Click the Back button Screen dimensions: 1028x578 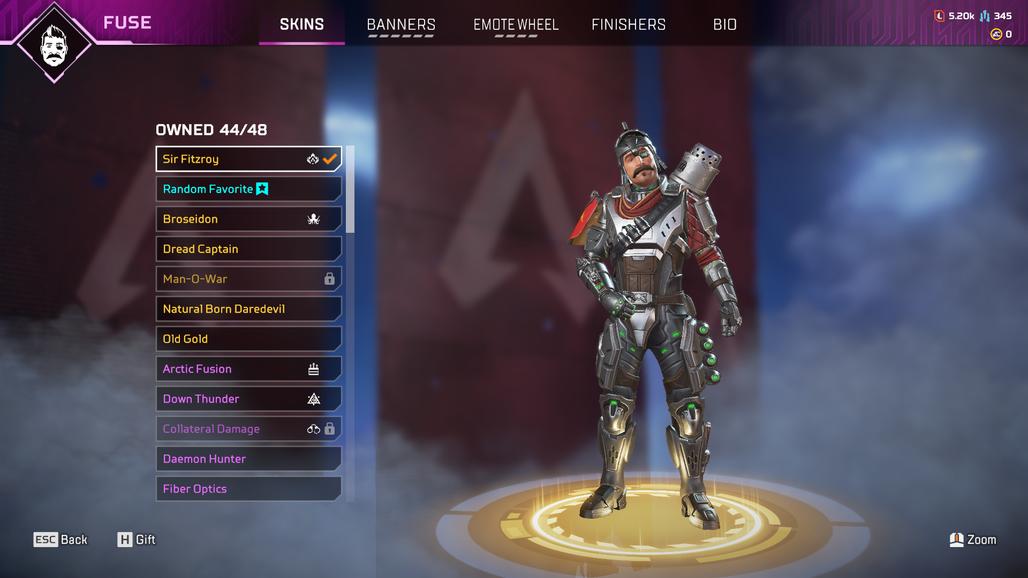click(x=61, y=540)
